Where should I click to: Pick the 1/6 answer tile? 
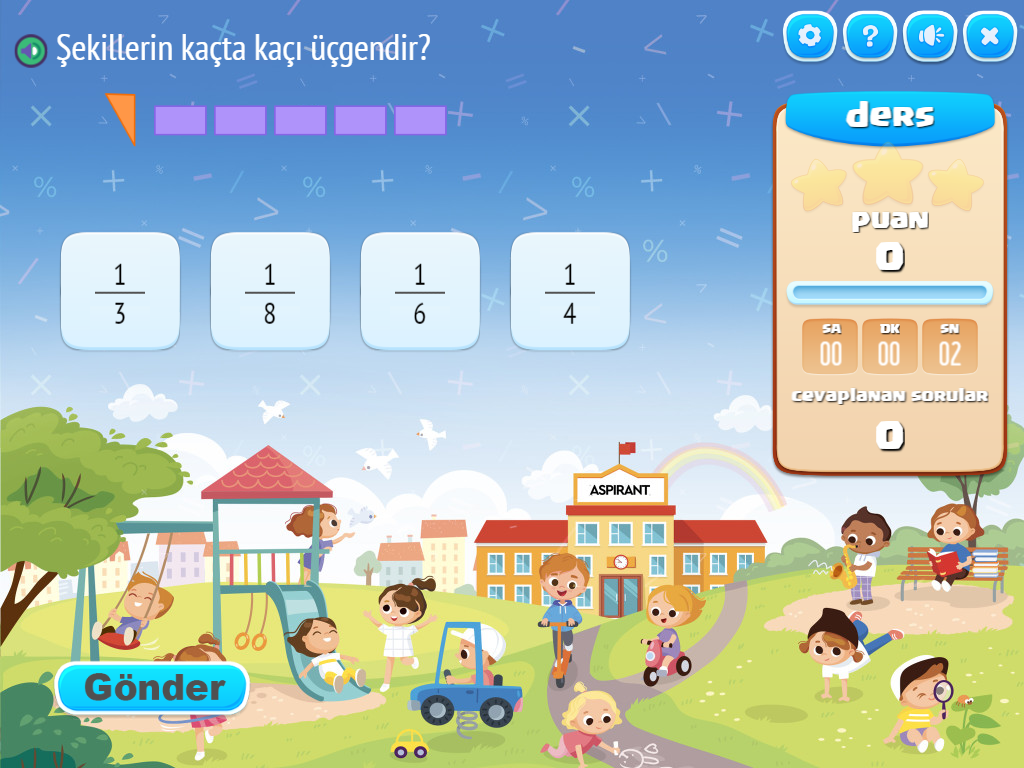[x=420, y=291]
